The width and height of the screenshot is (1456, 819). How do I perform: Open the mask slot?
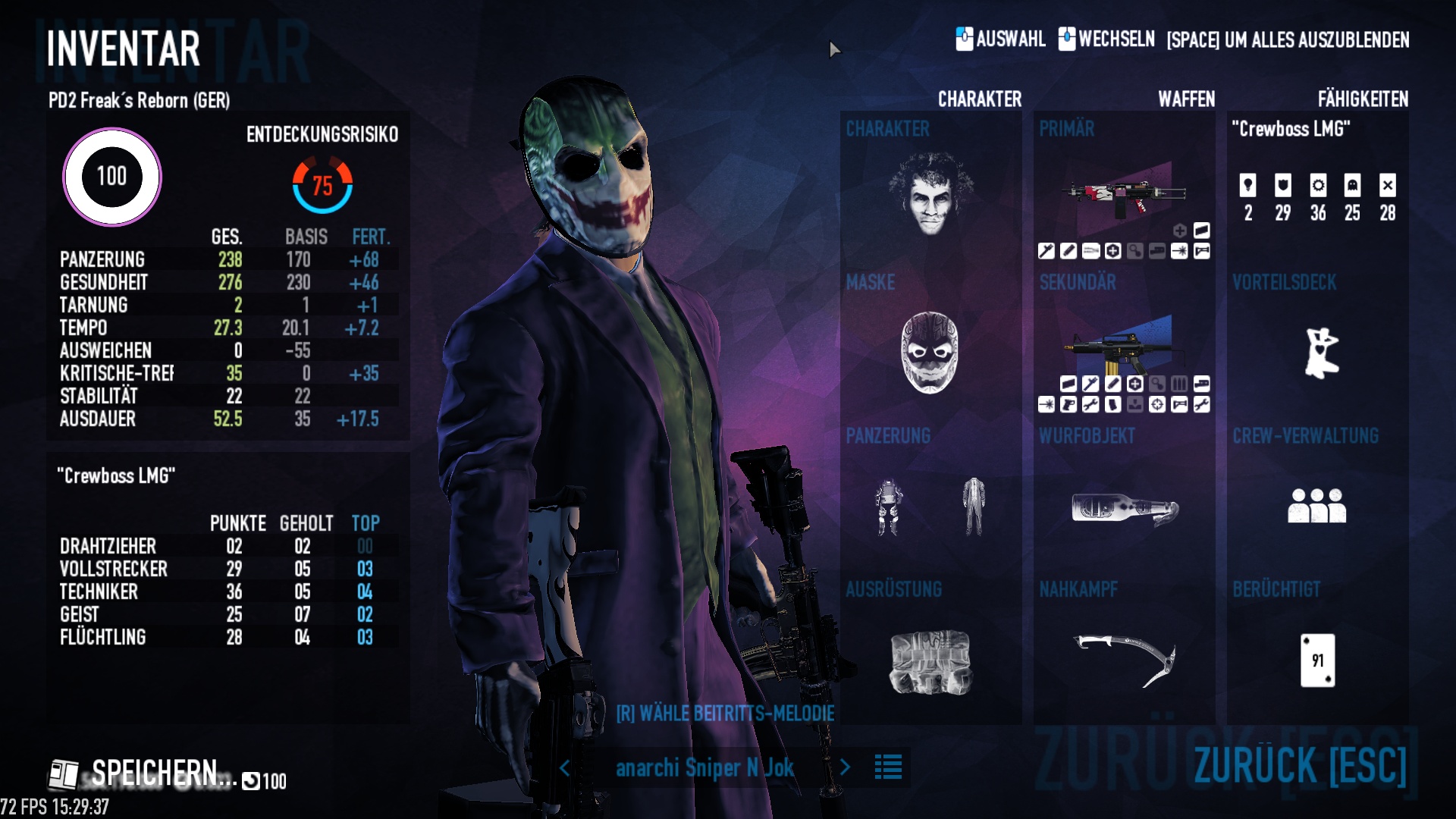pyautogui.click(x=930, y=353)
